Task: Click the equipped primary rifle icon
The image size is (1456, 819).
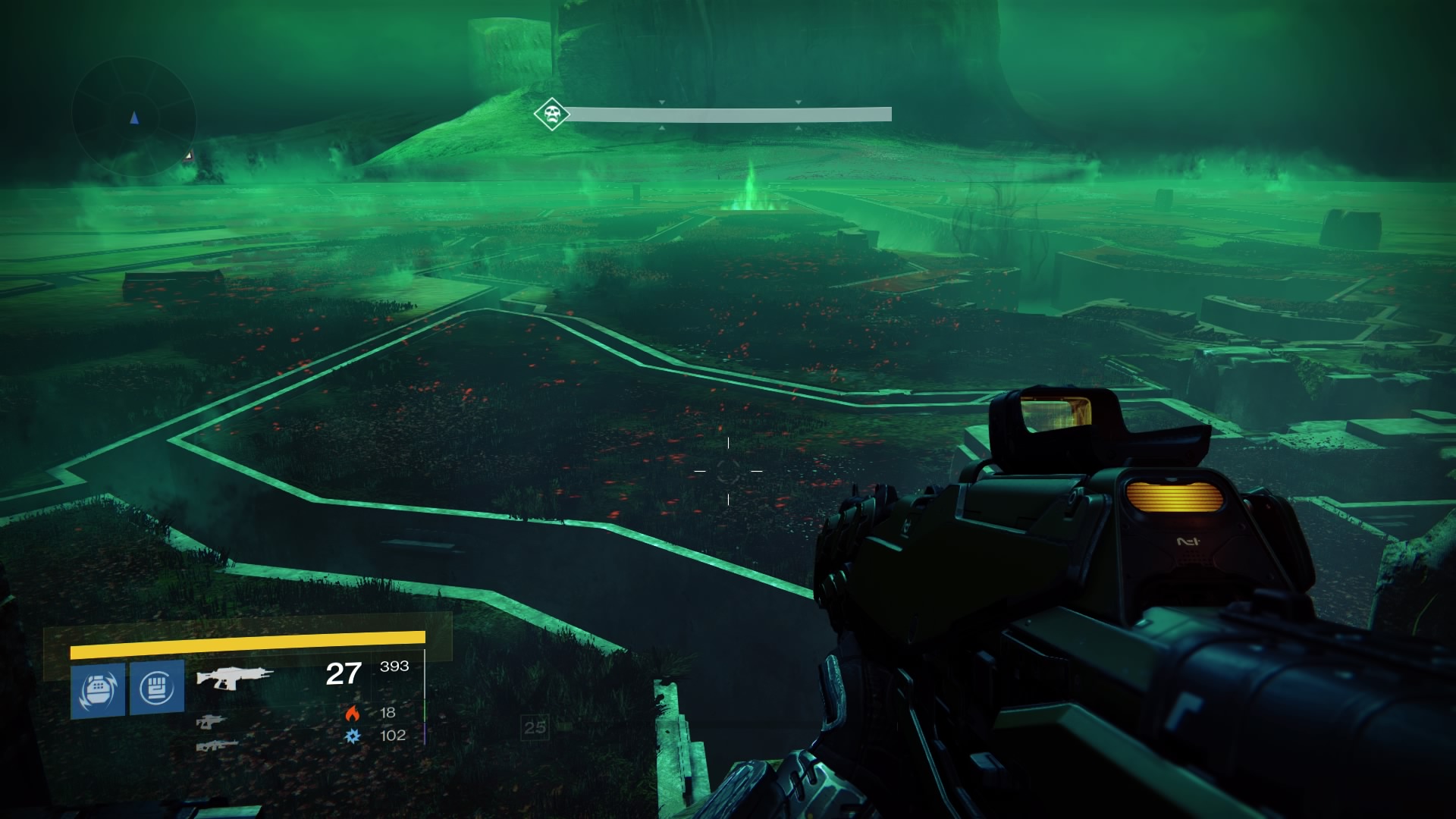Action: (234, 676)
